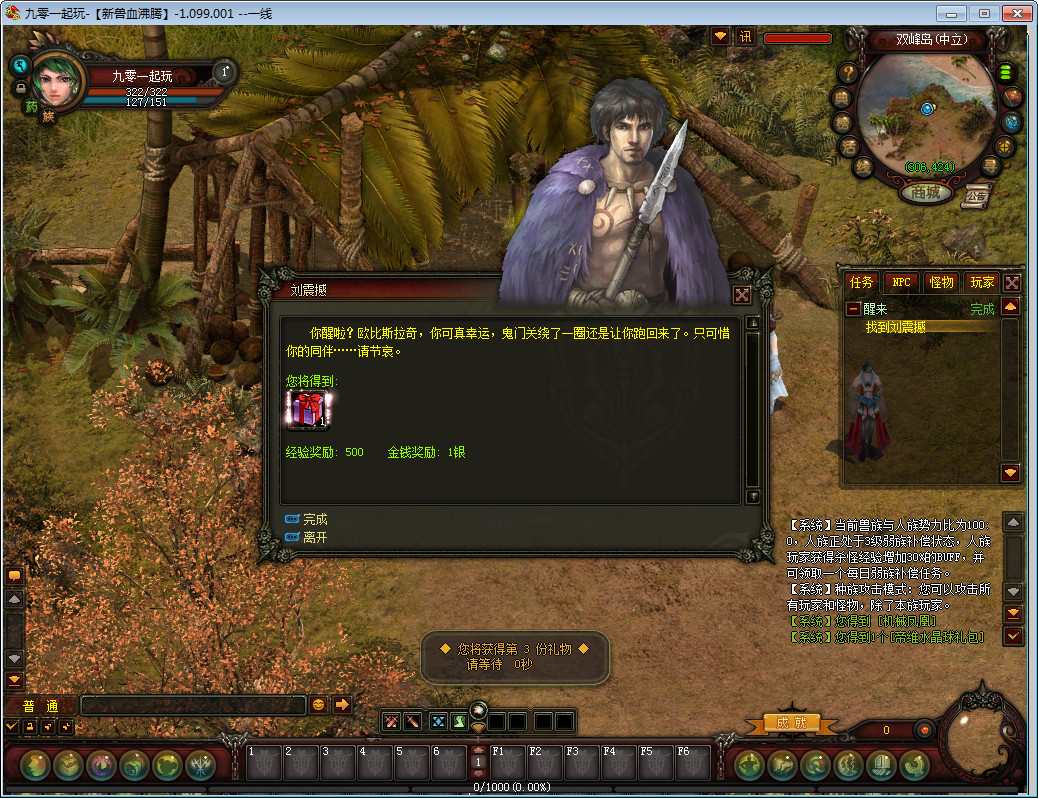Select the 找到刘震撼 quest entry

tap(895, 326)
